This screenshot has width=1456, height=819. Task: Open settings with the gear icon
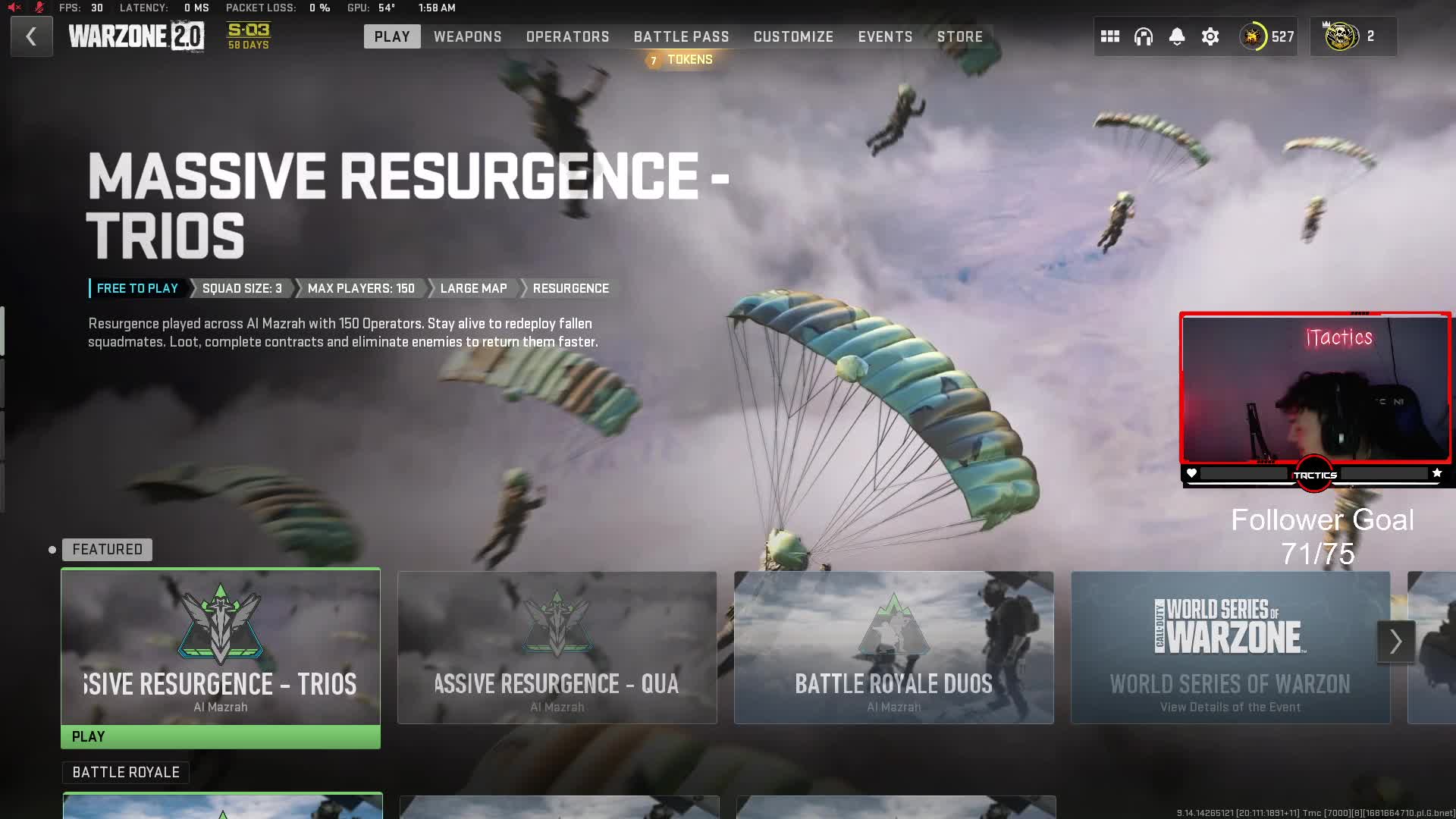(1210, 36)
